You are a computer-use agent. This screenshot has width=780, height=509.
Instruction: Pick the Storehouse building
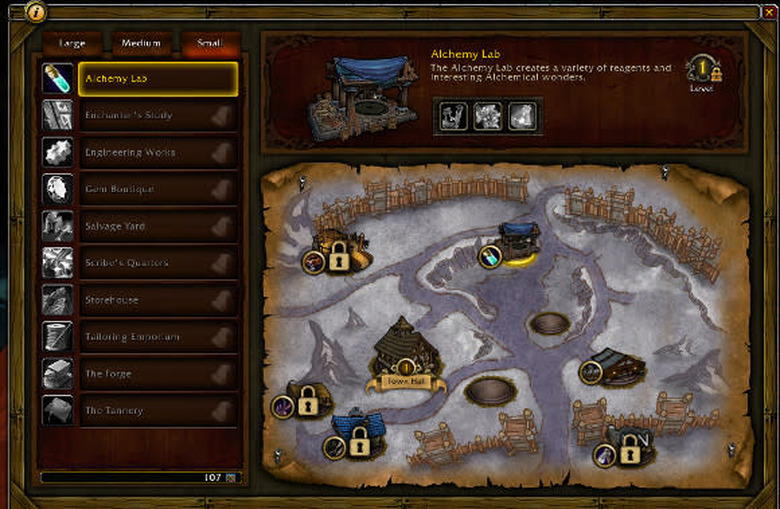tap(158, 300)
